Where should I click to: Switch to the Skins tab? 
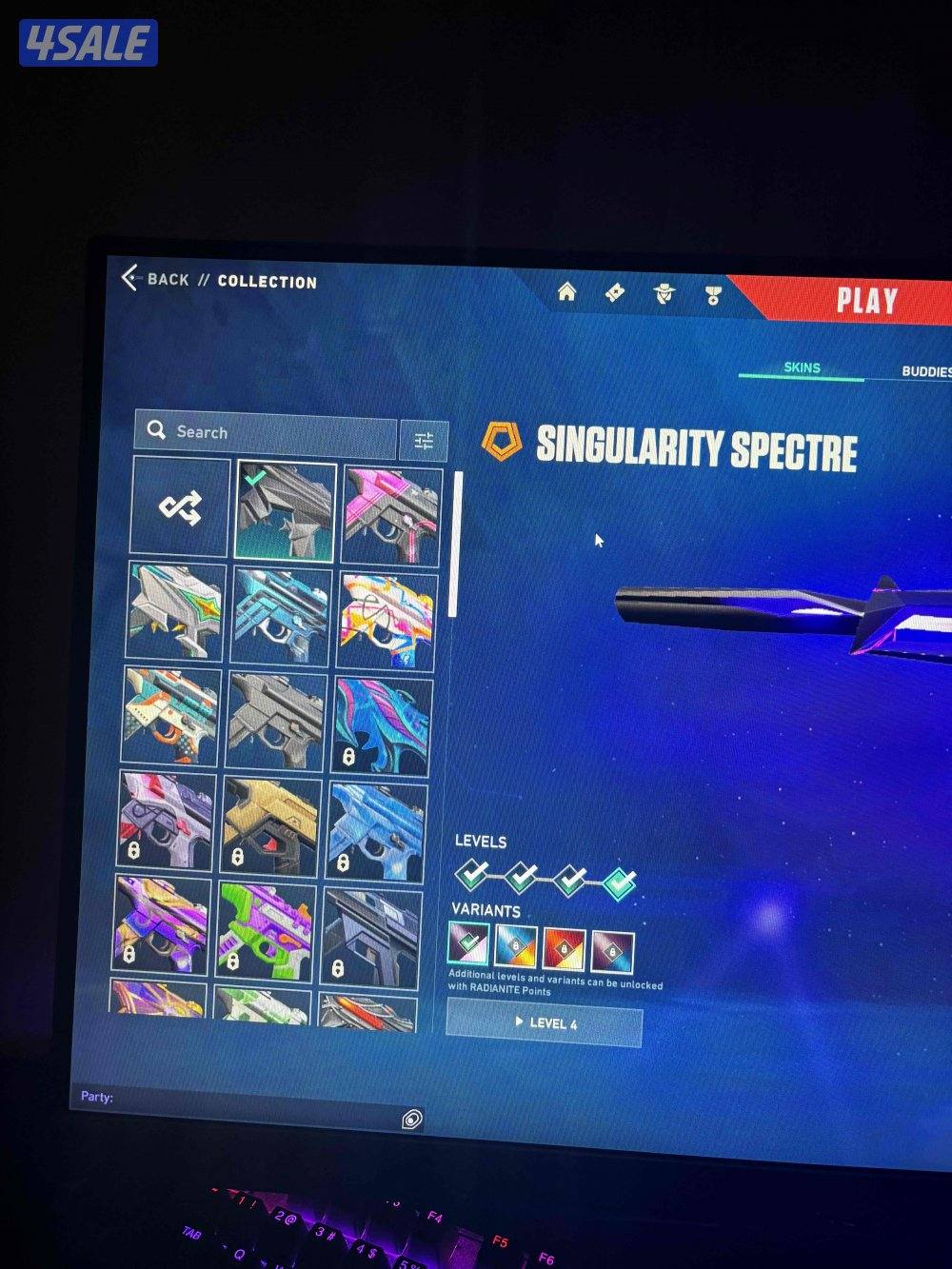802,368
